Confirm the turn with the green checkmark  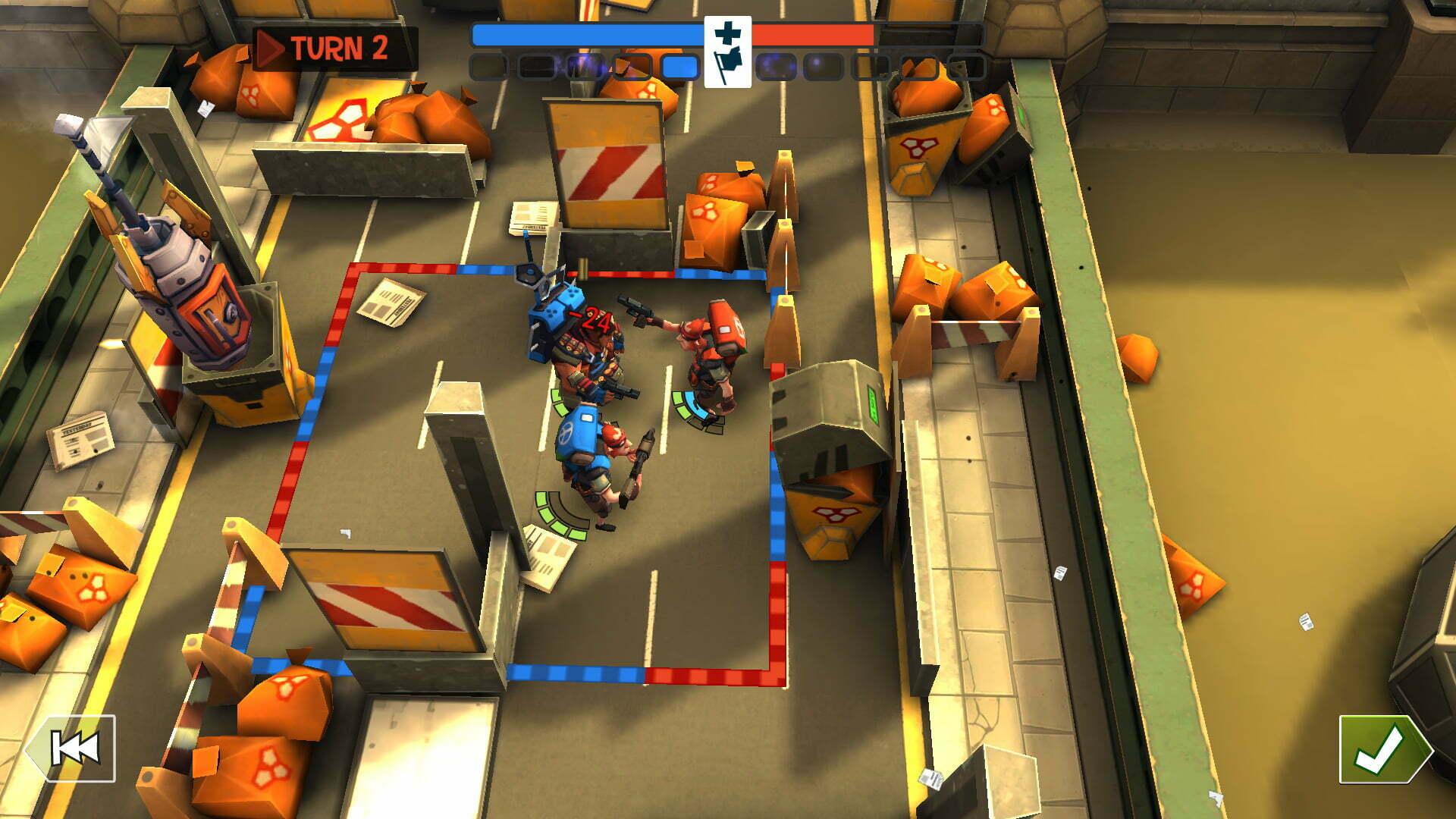(1382, 749)
